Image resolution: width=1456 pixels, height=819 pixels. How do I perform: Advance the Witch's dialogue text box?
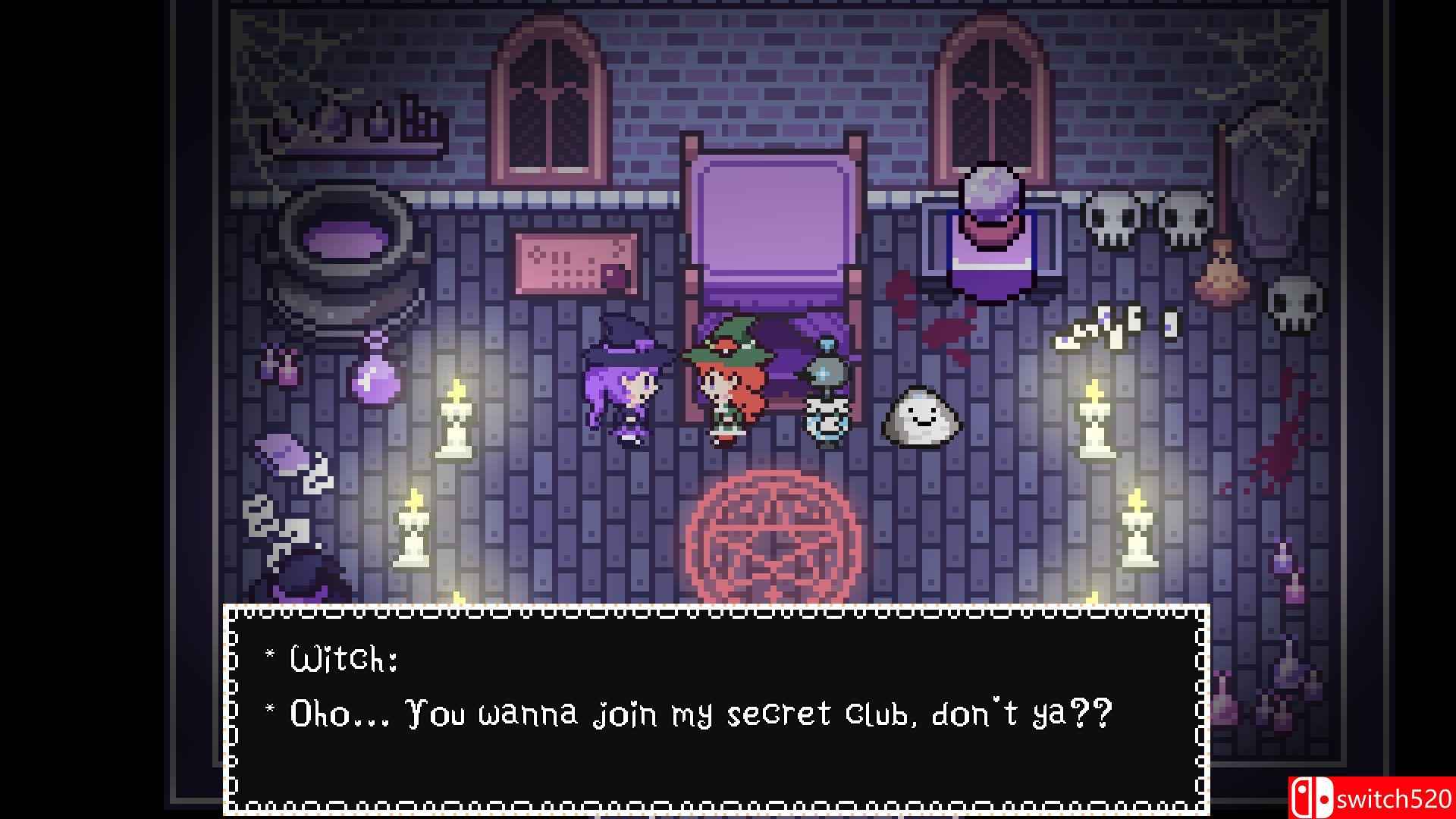(716, 710)
